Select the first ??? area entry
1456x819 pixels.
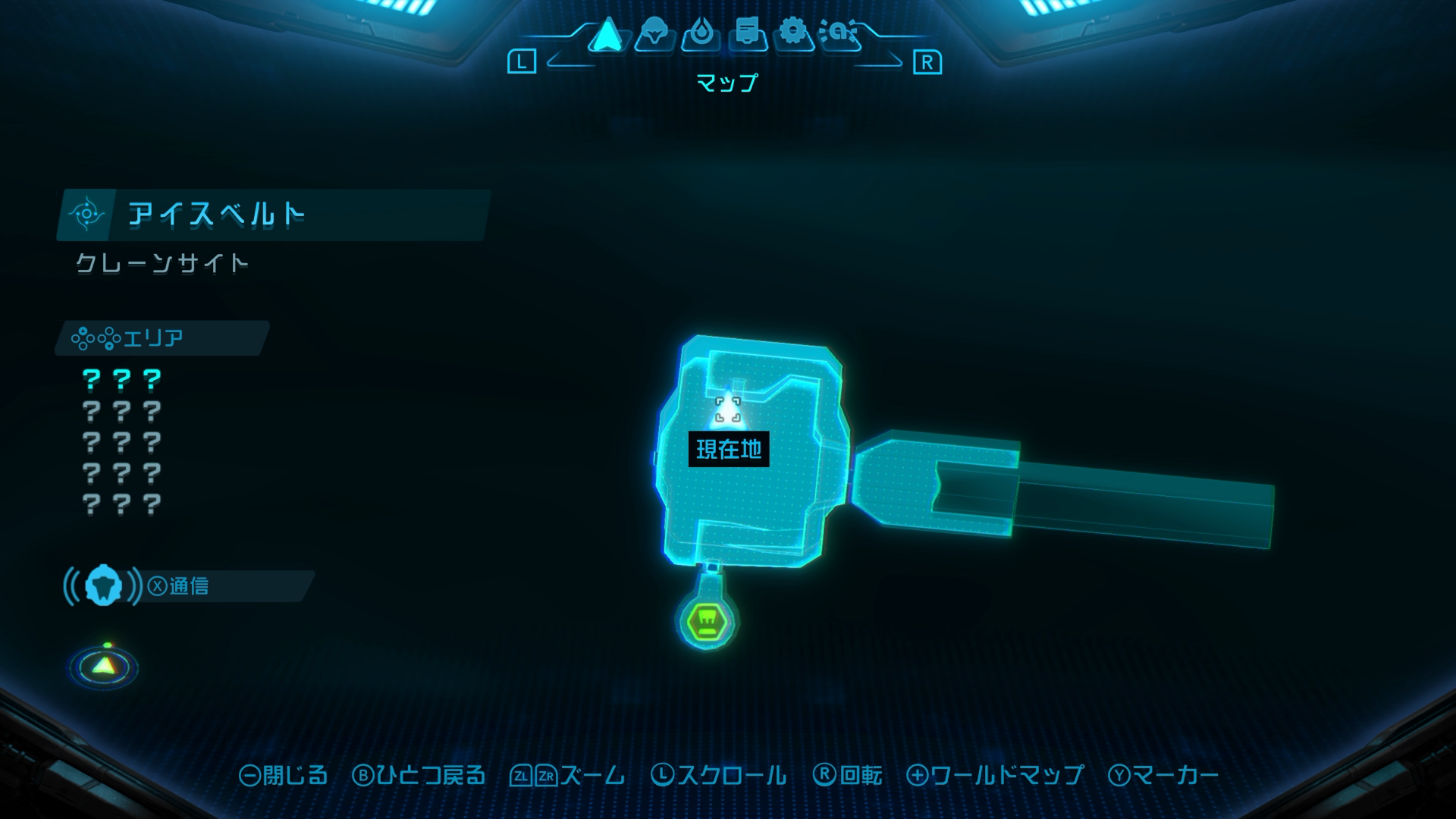pos(121,379)
